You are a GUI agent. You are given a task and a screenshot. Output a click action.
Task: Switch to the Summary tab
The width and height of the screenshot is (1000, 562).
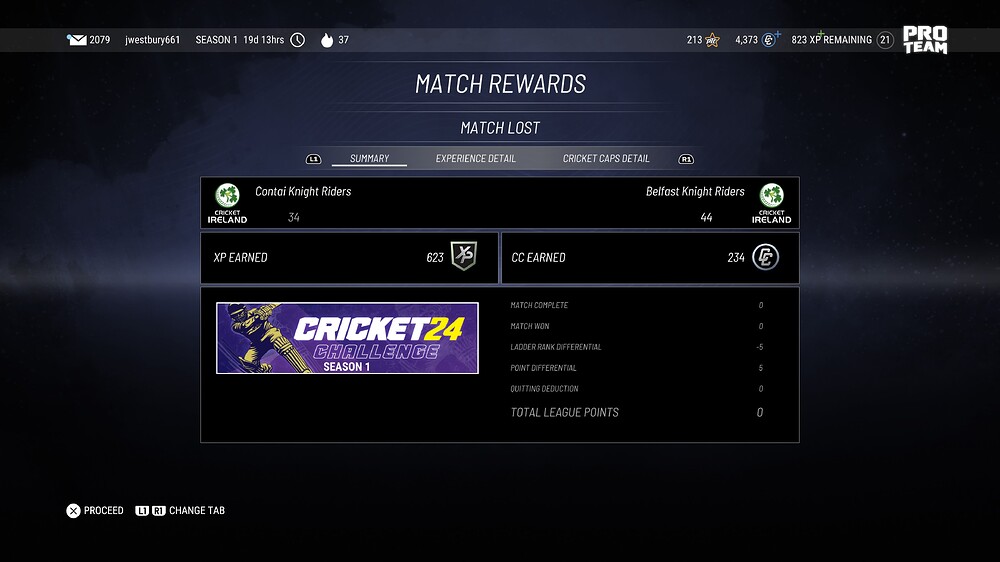(369, 158)
